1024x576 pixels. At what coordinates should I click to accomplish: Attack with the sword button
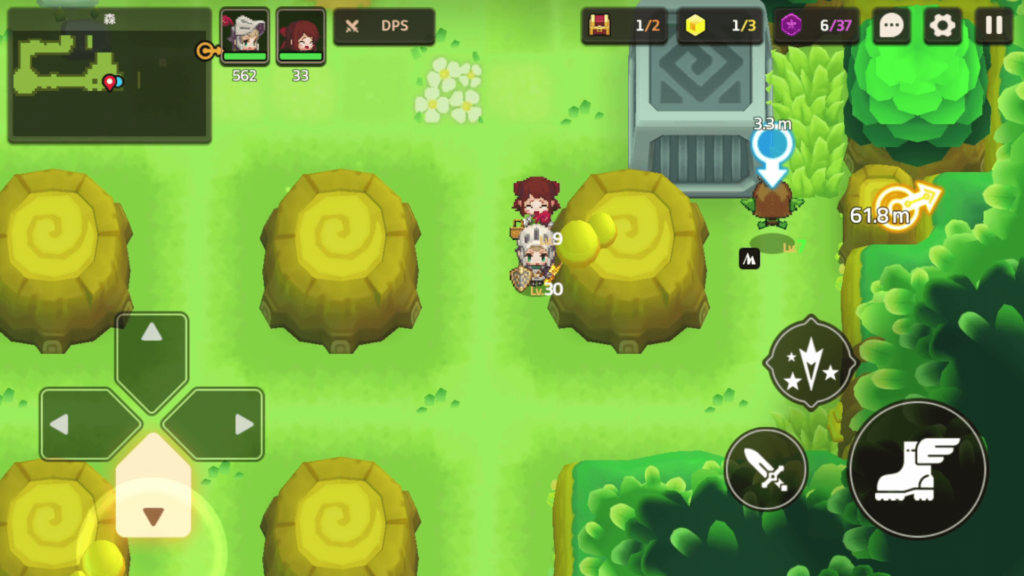click(766, 469)
